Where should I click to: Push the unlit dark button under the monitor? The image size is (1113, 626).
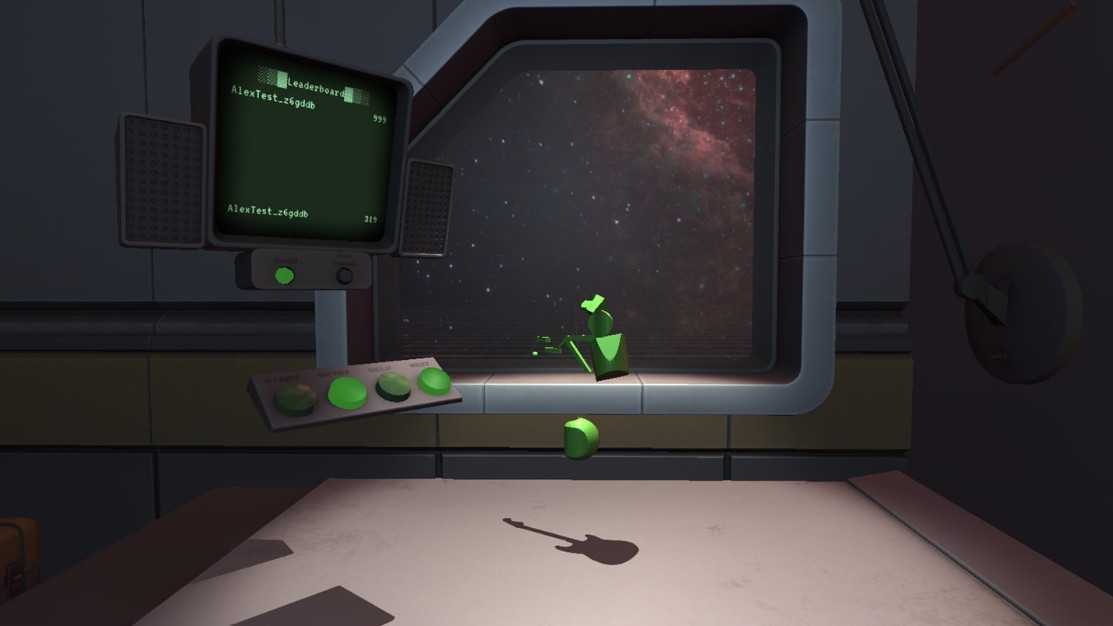coord(344,275)
